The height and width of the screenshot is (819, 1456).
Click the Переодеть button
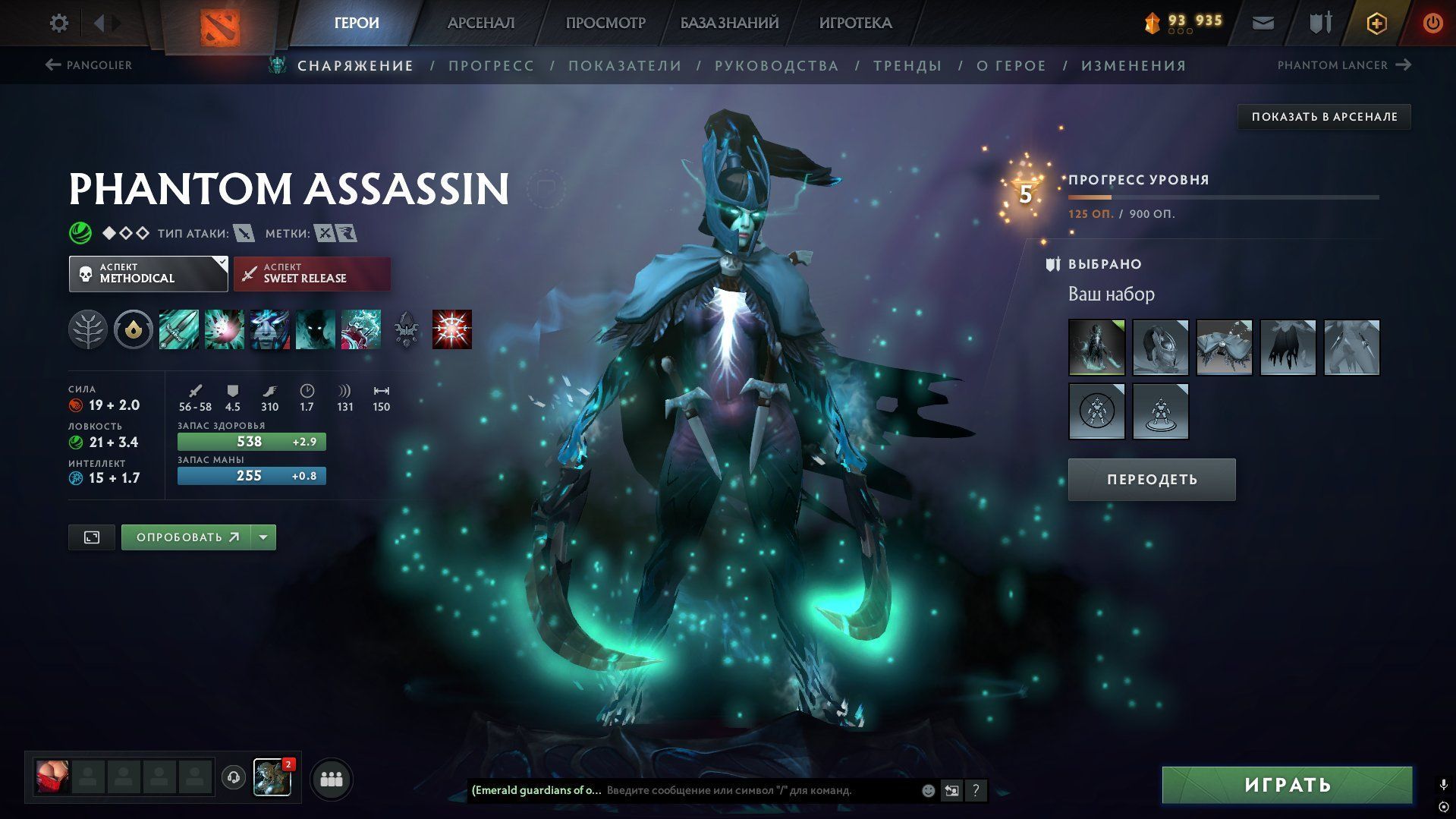(1151, 480)
